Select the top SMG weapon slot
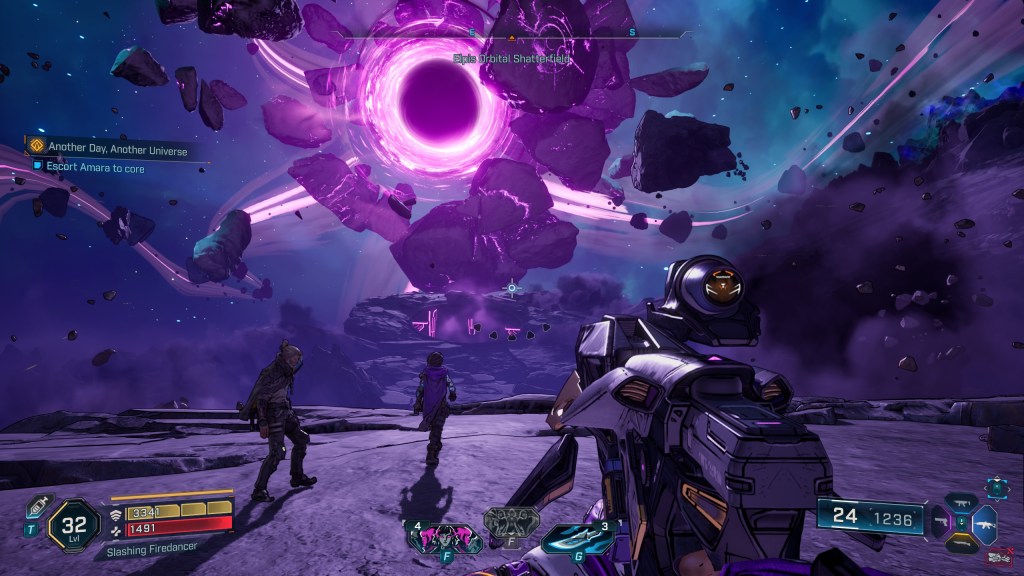The width and height of the screenshot is (1024, 576). click(963, 502)
